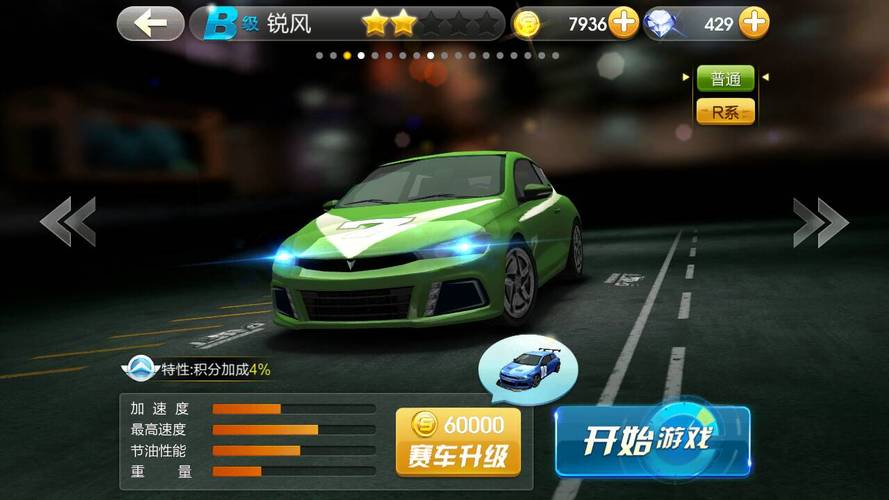Upgrade the car for 60000 coins
This screenshot has width=889, height=500.
coord(458,441)
